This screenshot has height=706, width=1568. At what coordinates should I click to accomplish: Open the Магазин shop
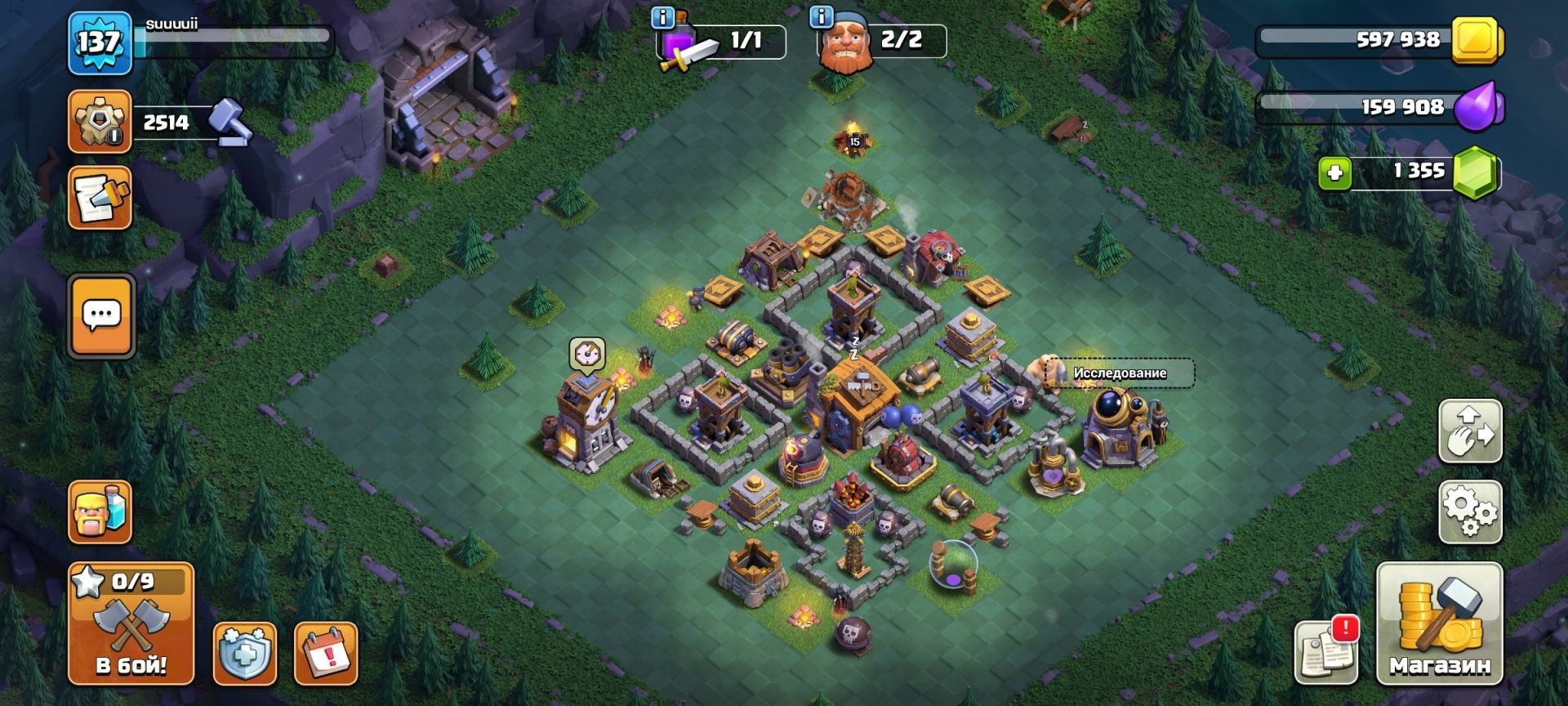coord(1439,623)
